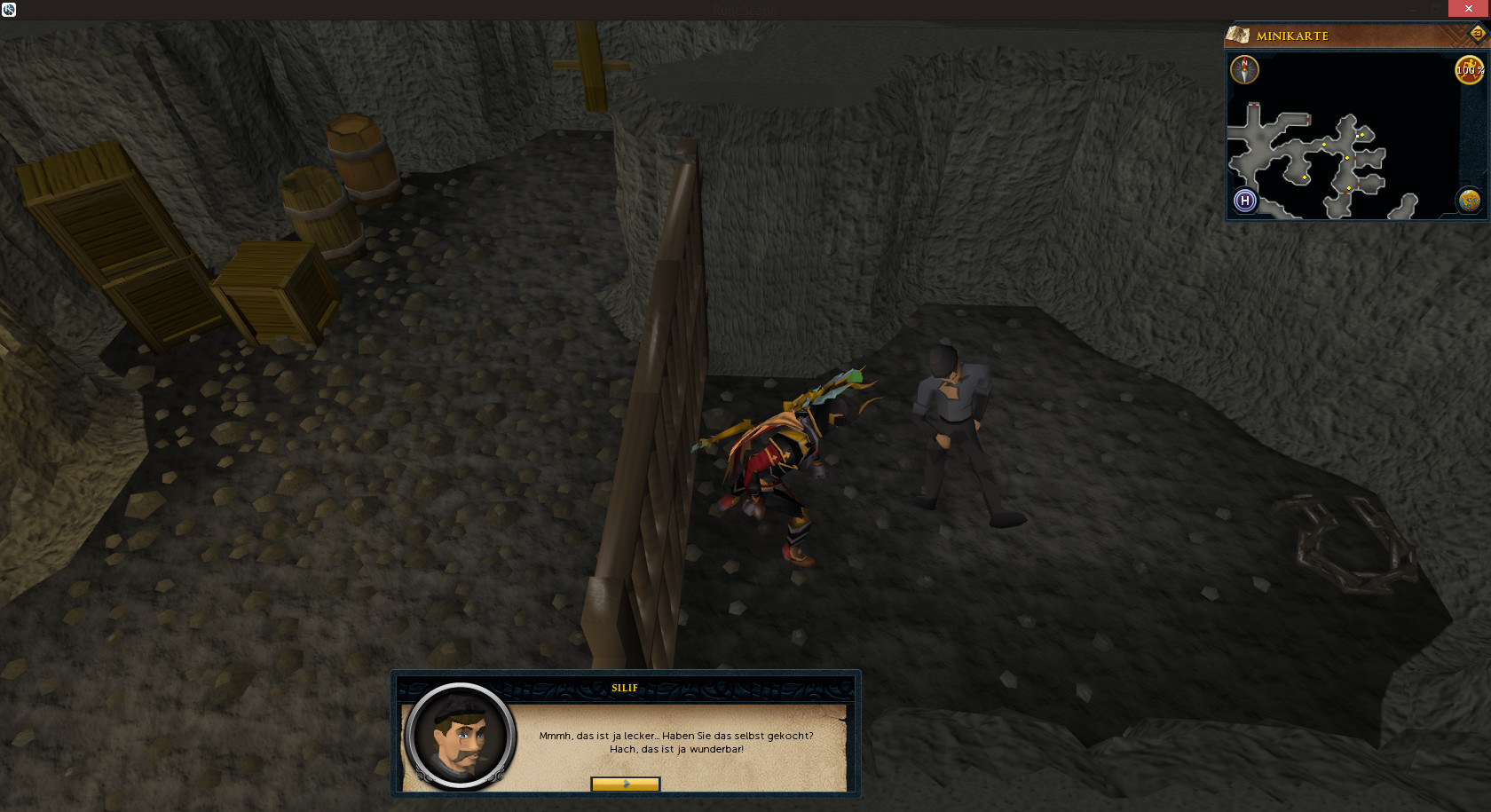Toggle run mode energy orb
The height and width of the screenshot is (812, 1491).
coord(1469,70)
